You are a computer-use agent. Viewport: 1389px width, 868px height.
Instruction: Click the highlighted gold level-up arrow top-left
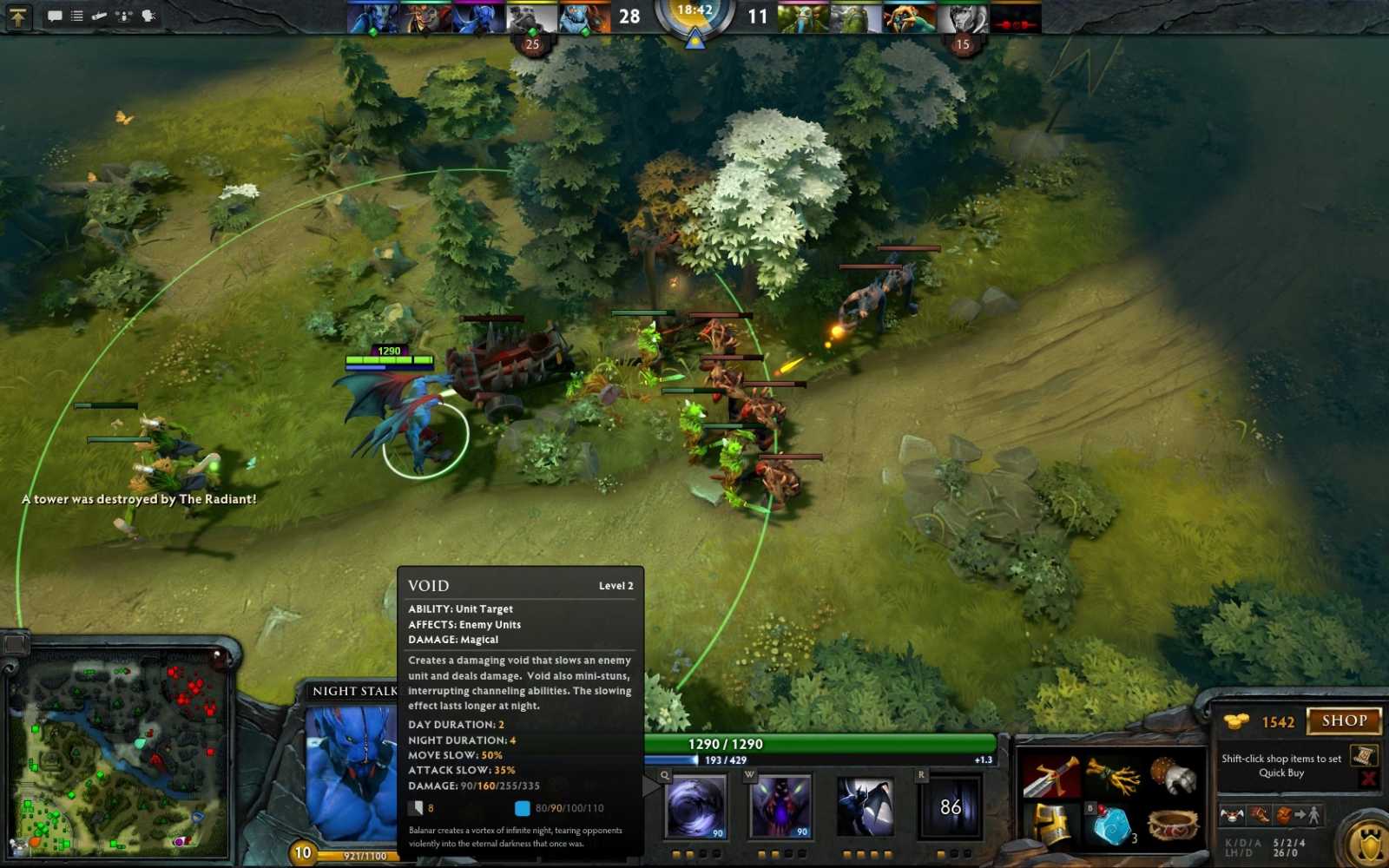[17, 16]
